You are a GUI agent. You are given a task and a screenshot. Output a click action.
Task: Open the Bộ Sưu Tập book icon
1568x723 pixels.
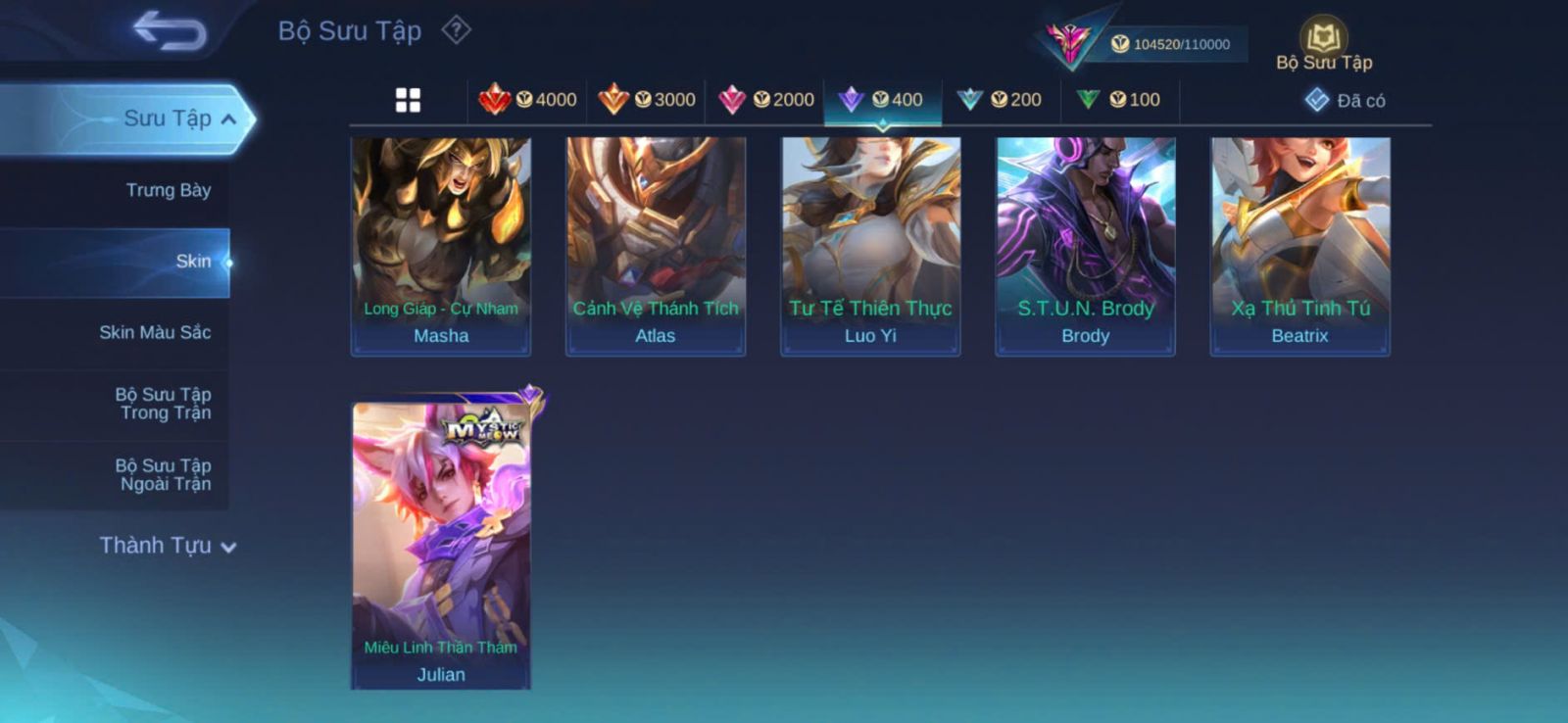(x=1323, y=39)
